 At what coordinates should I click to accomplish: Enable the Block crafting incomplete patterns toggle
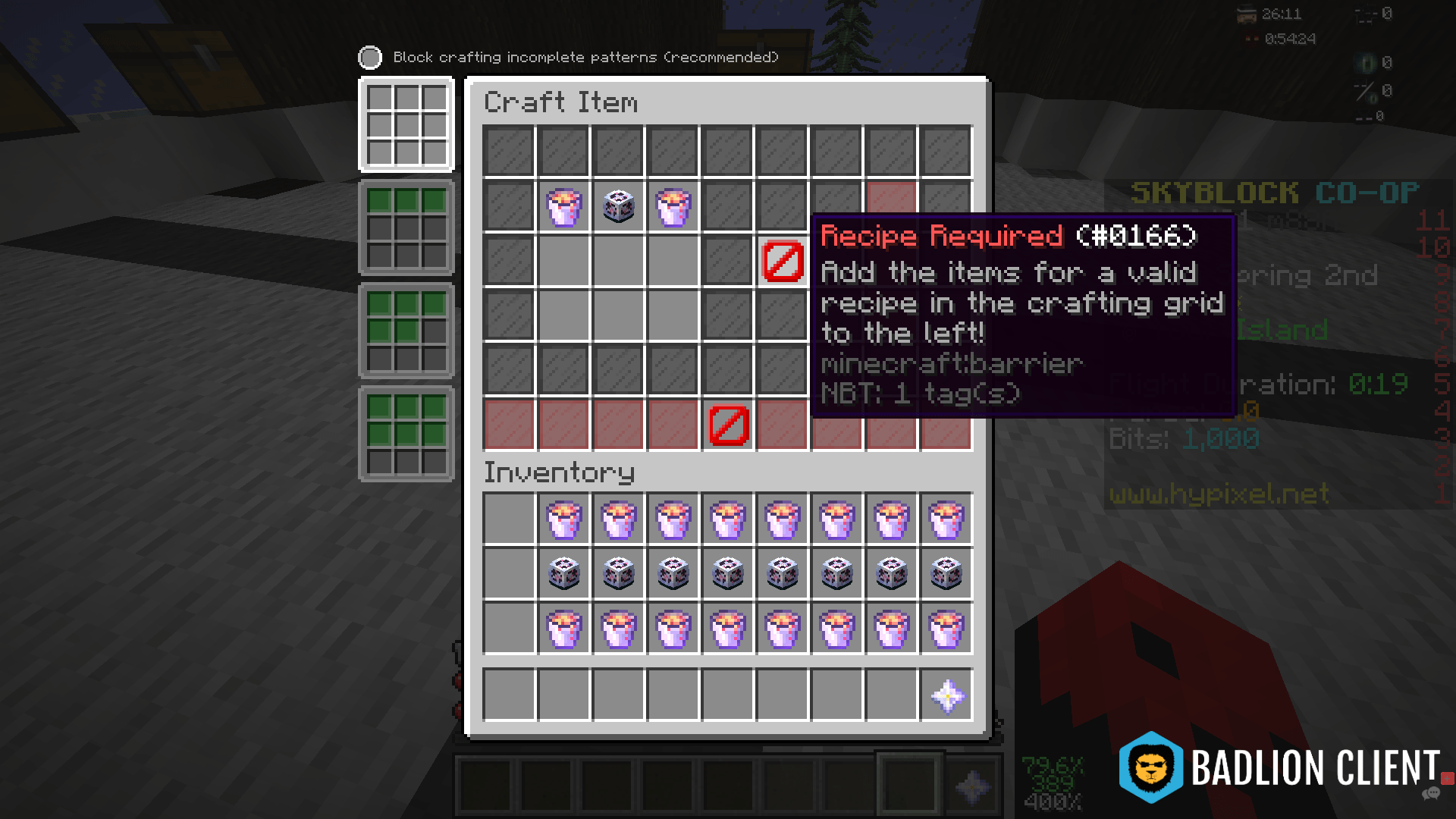pyautogui.click(x=369, y=57)
